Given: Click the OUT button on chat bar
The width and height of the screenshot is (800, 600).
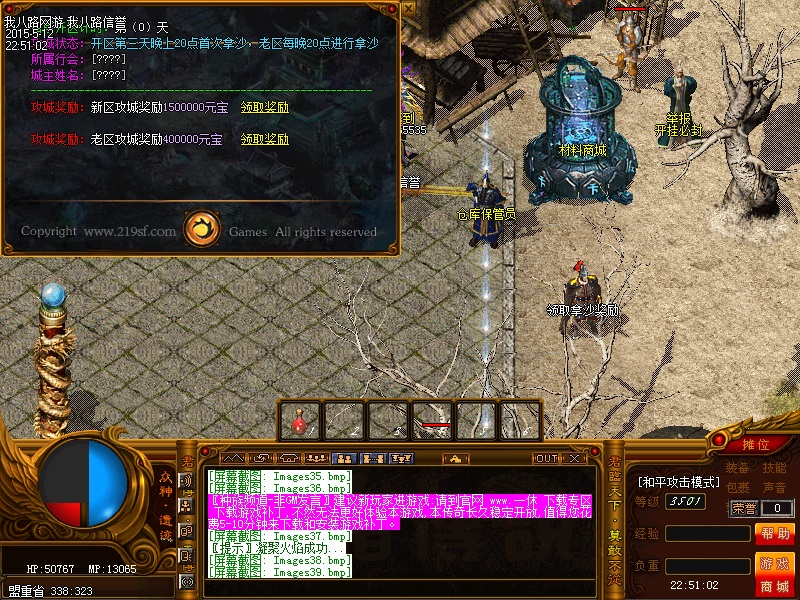Looking at the screenshot, I should pyautogui.click(x=545, y=458).
